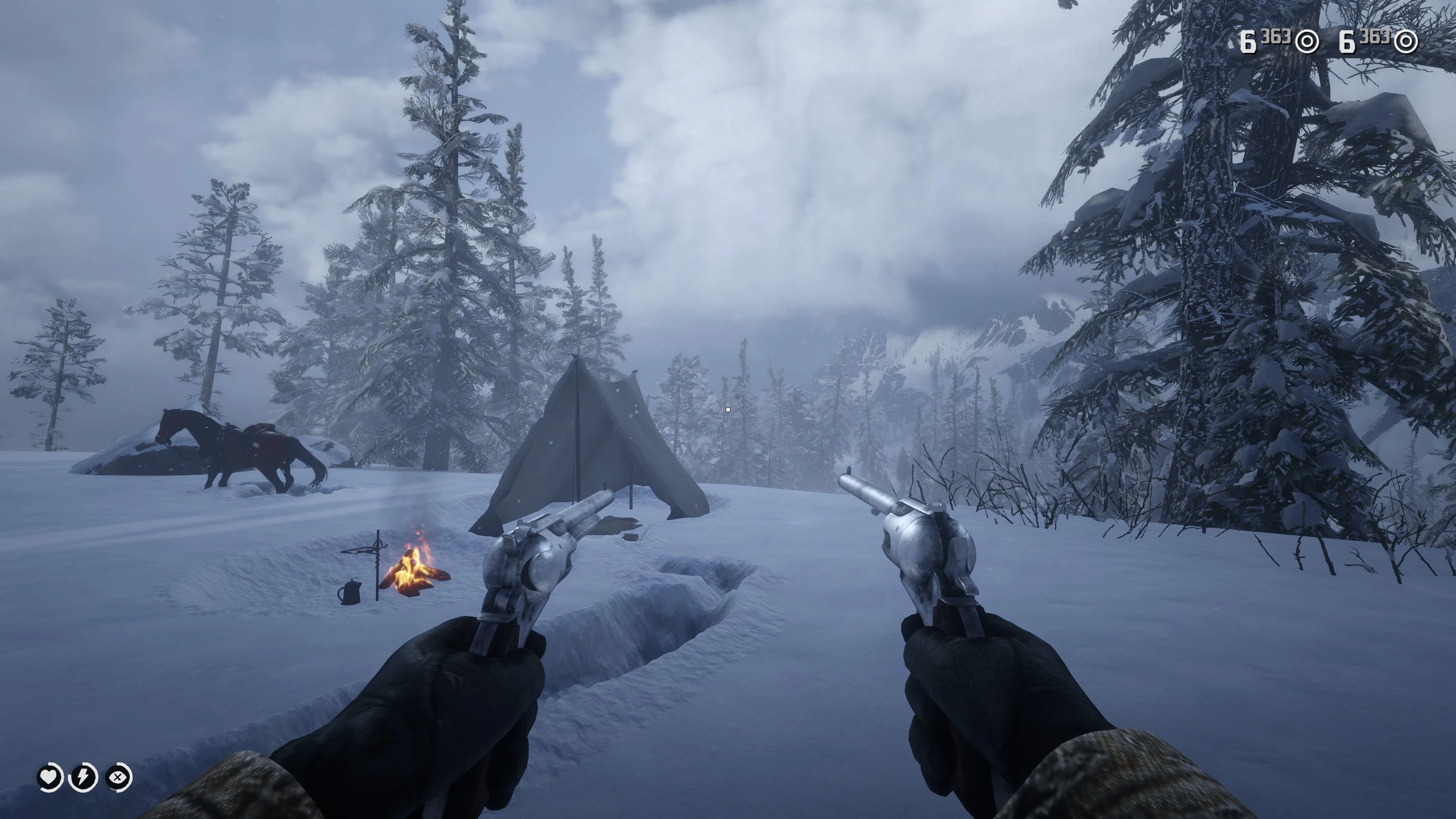Screen dimensions: 1456x819
Task: Click the Dead Eye core icon
Action: click(x=118, y=777)
